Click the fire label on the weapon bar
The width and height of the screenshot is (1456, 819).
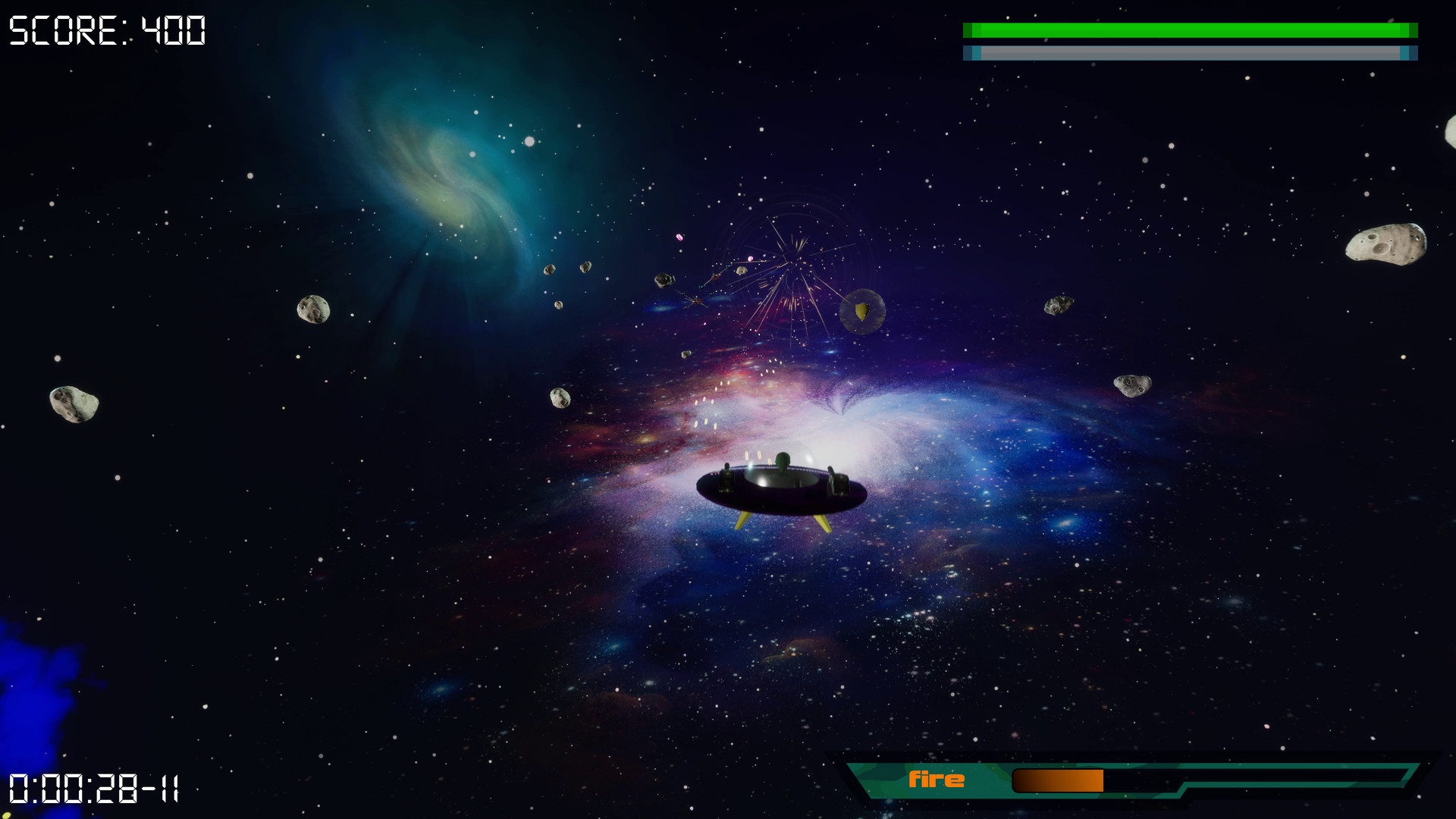938,778
